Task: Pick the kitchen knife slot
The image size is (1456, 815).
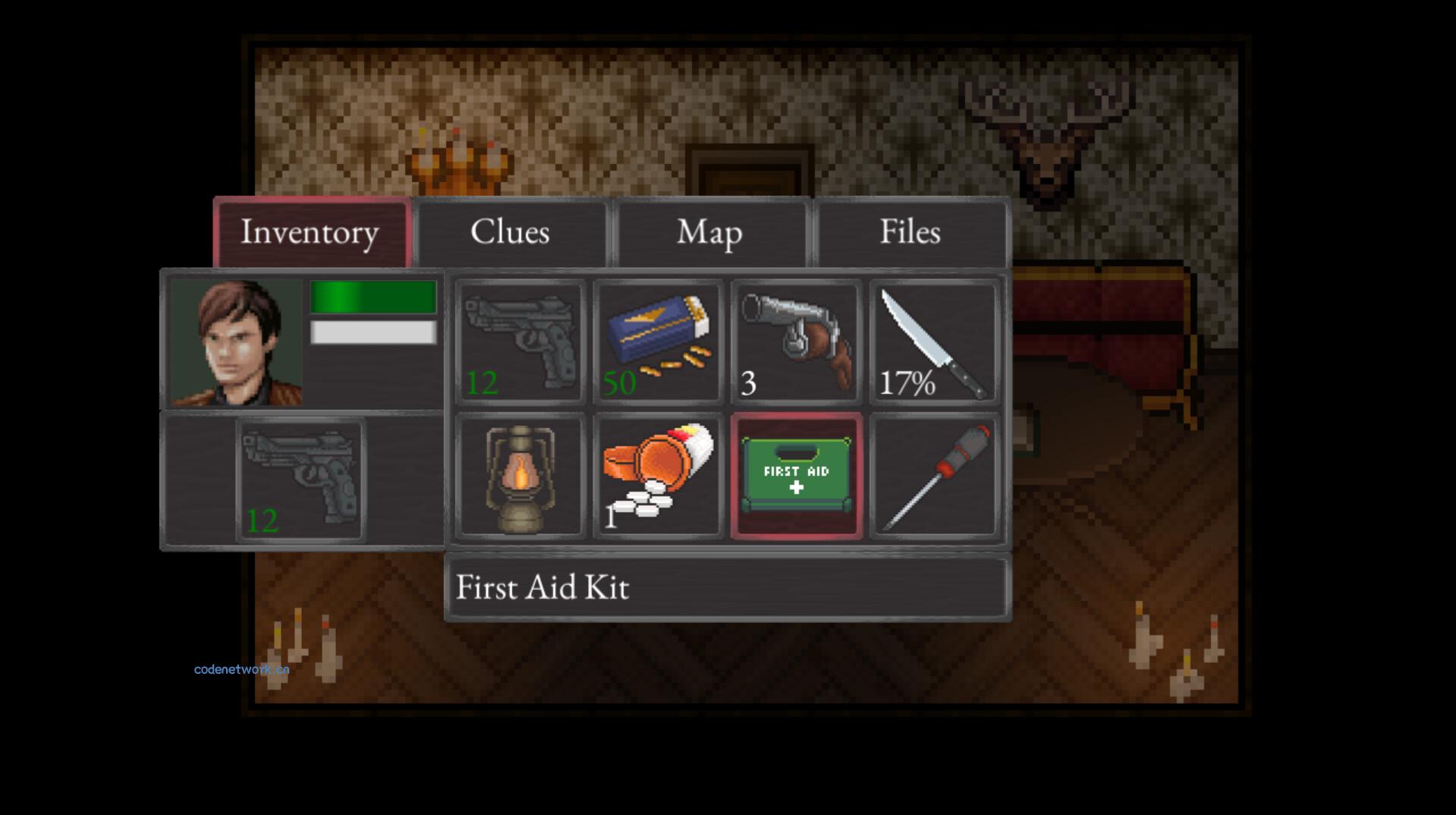Action: [934, 341]
